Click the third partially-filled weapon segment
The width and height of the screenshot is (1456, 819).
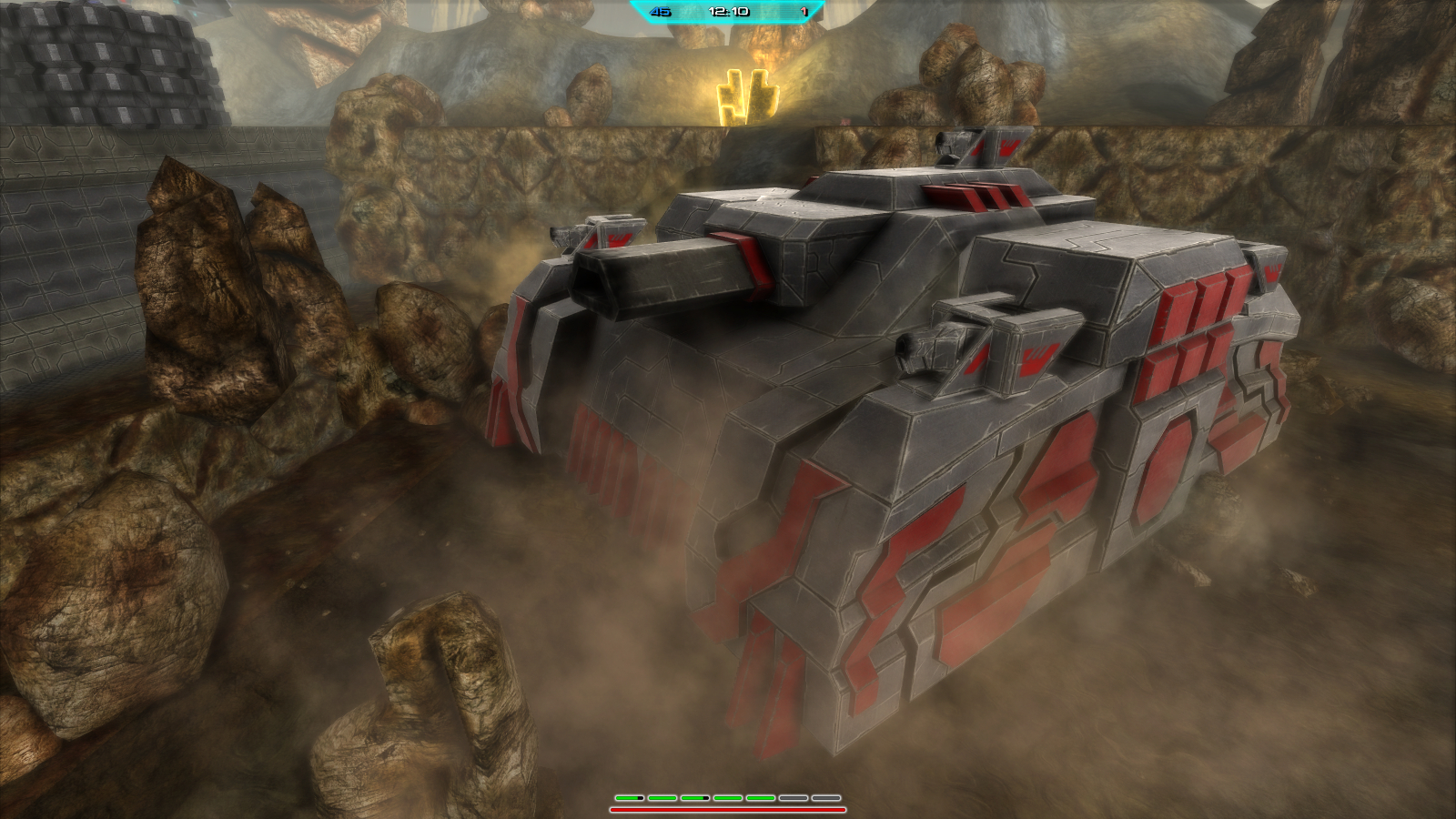pyautogui.click(x=694, y=797)
